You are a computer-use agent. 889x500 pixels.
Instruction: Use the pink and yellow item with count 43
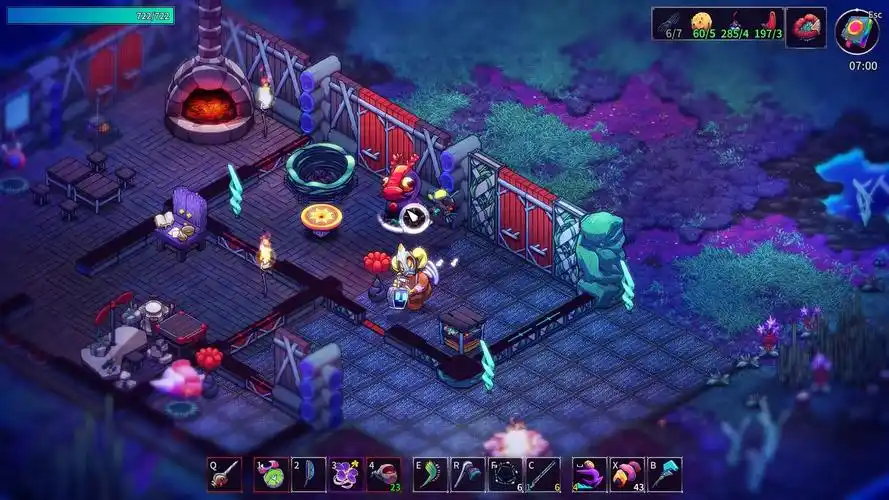pyautogui.click(x=627, y=473)
